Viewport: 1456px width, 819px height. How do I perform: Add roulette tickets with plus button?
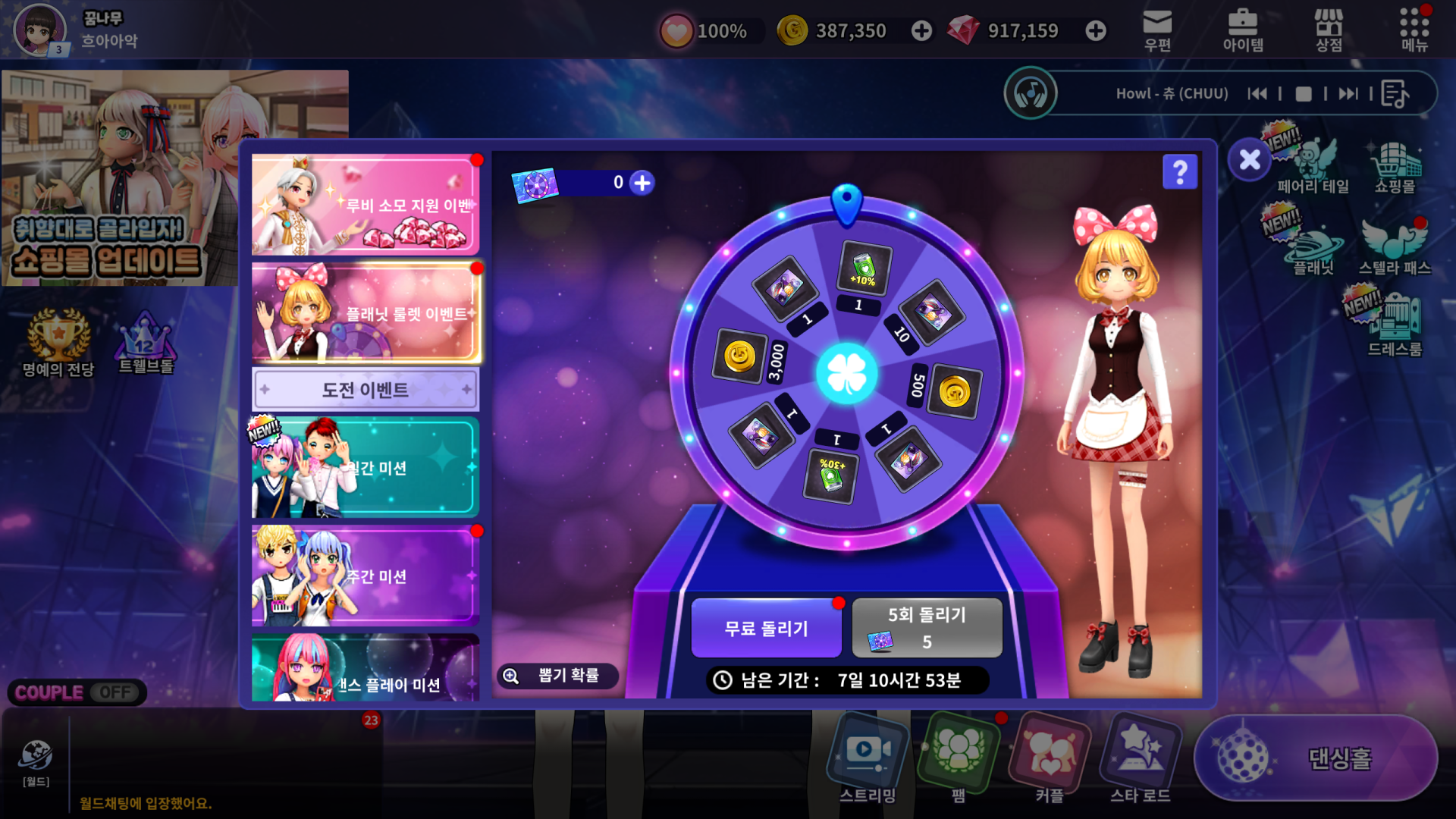point(642,183)
